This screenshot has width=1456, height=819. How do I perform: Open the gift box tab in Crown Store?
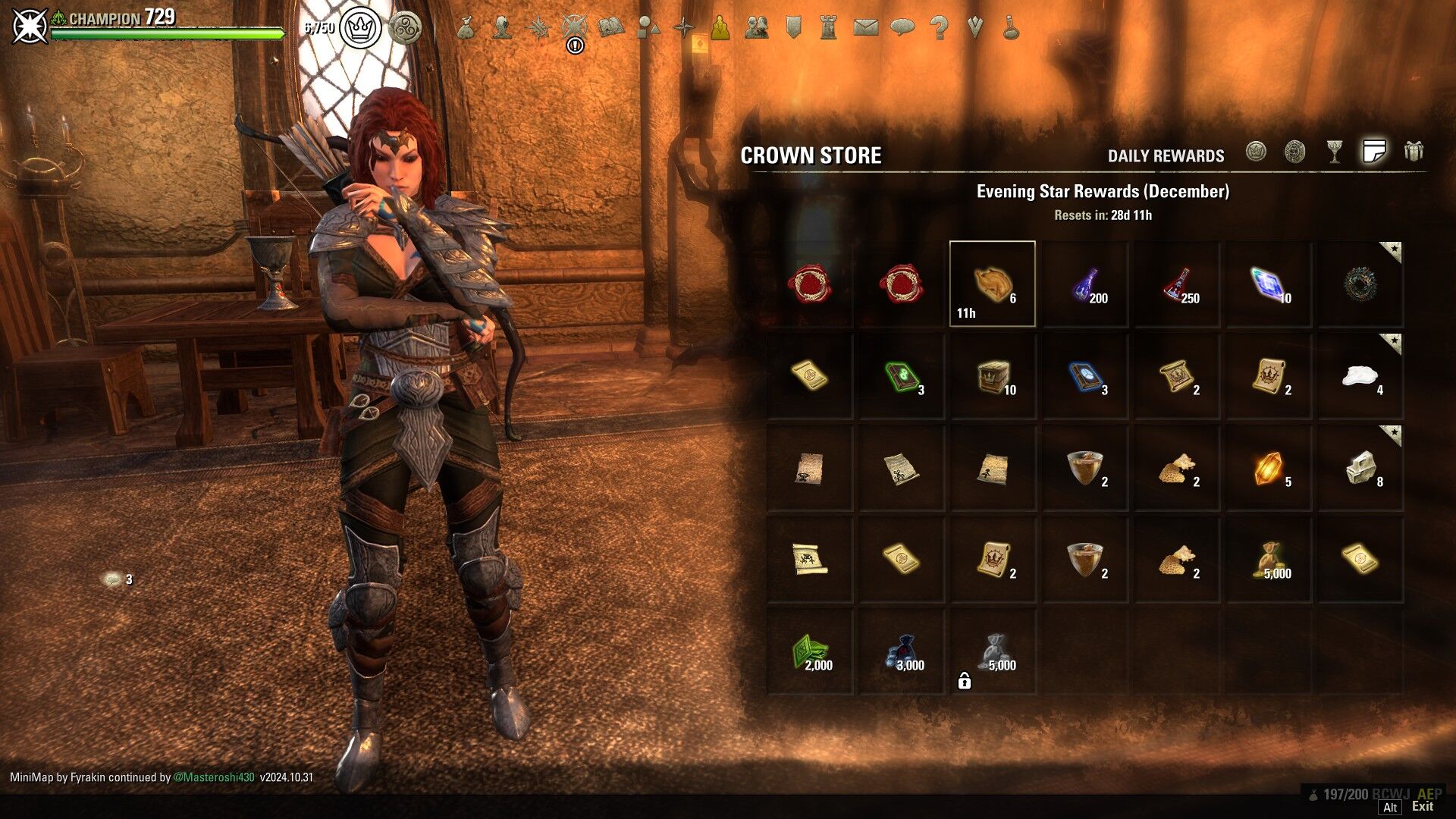point(1413,152)
